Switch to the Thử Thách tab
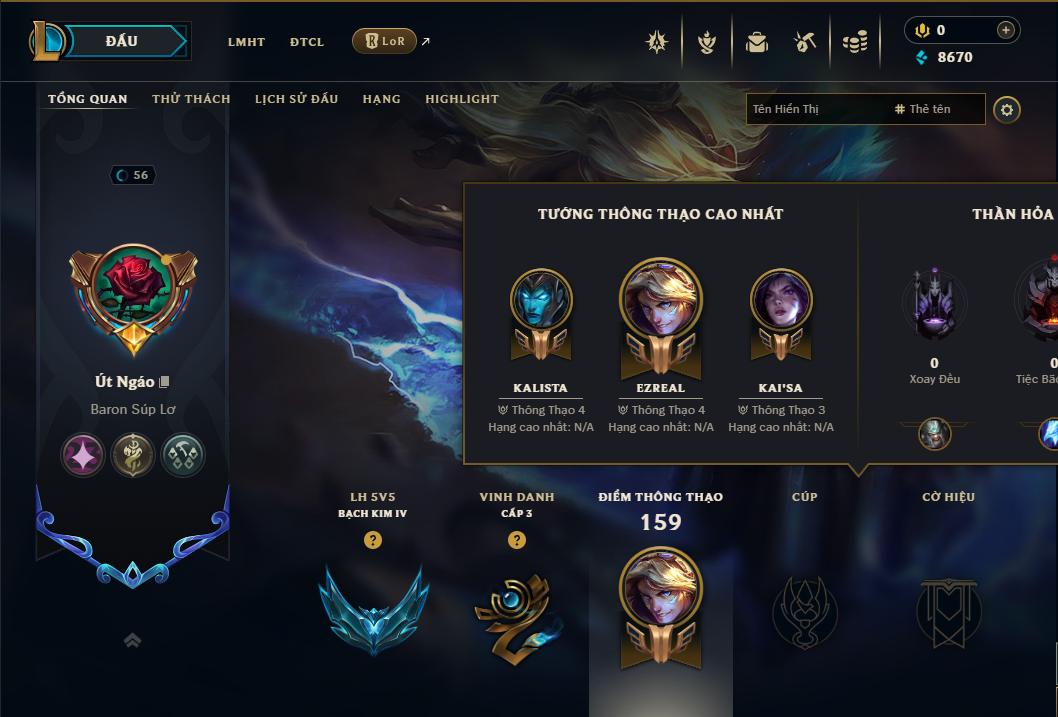The width and height of the screenshot is (1058, 717). pyautogui.click(x=191, y=99)
